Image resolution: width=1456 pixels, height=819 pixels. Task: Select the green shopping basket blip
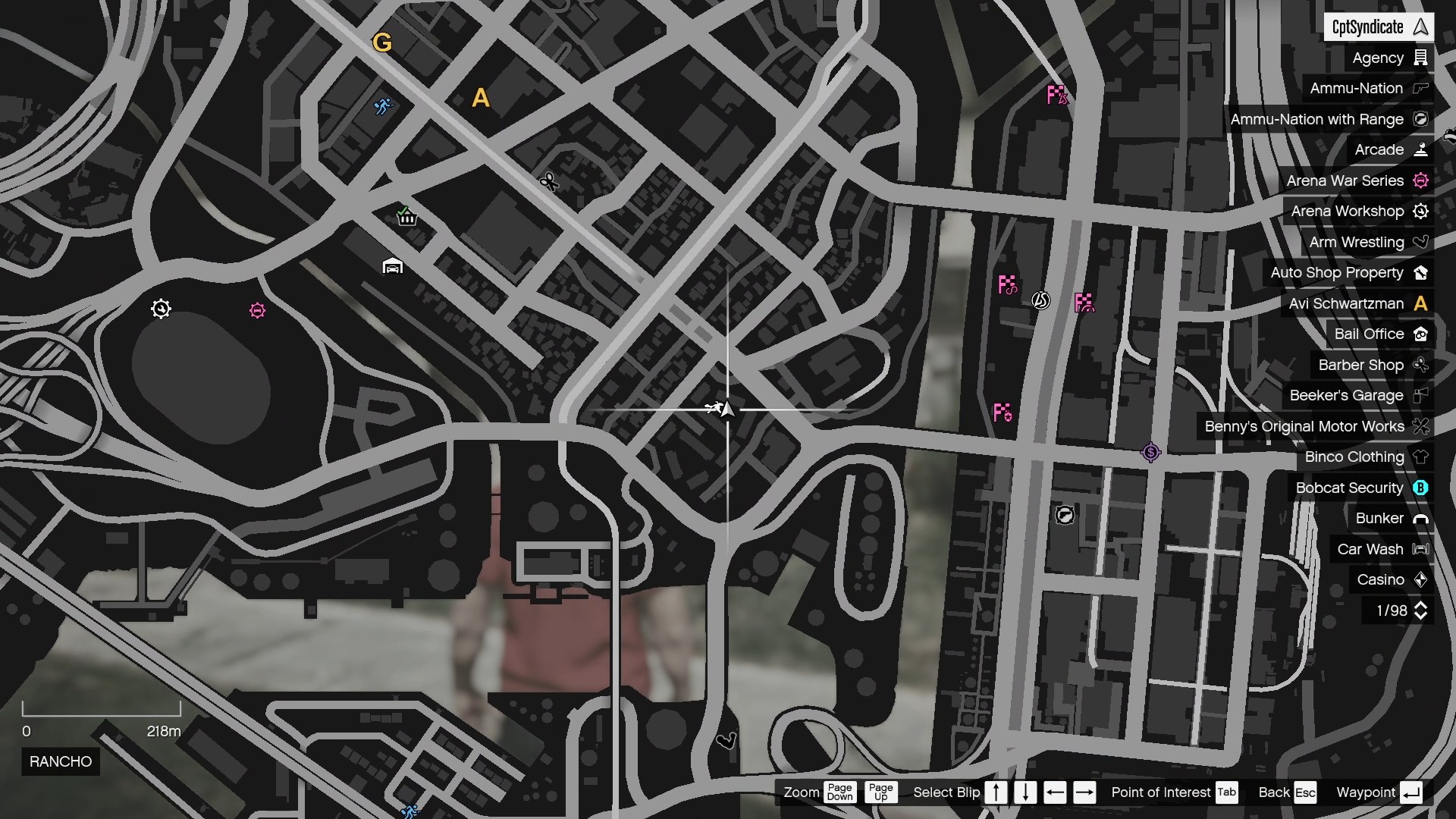(407, 218)
